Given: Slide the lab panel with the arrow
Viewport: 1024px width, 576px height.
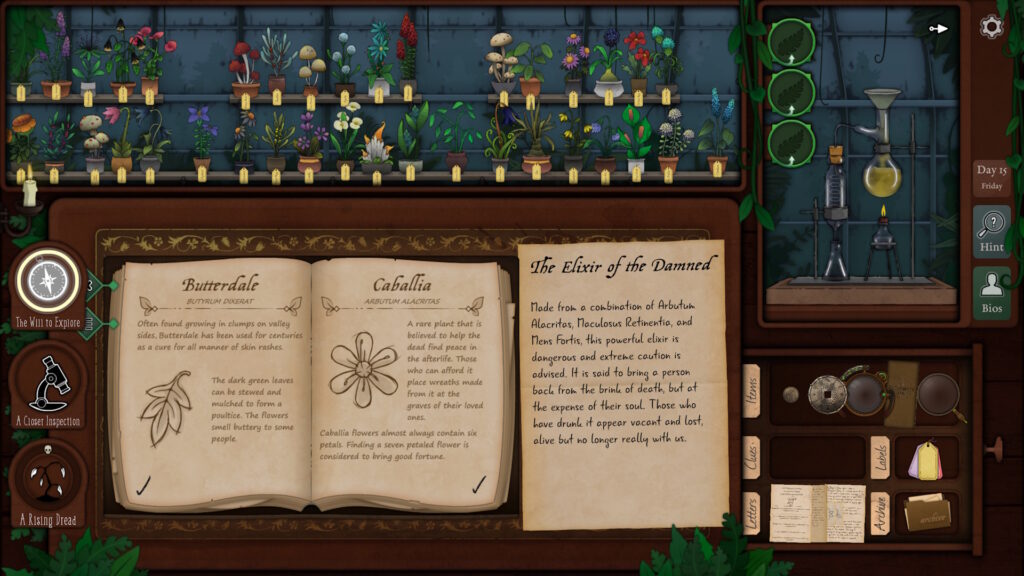Looking at the screenshot, I should tap(938, 29).
